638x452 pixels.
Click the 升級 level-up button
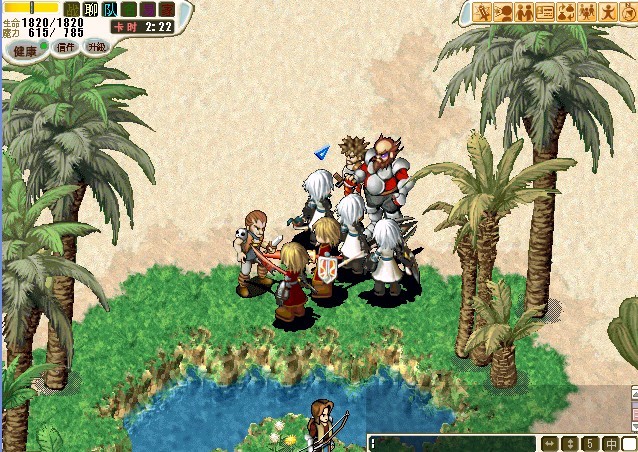coord(96,47)
